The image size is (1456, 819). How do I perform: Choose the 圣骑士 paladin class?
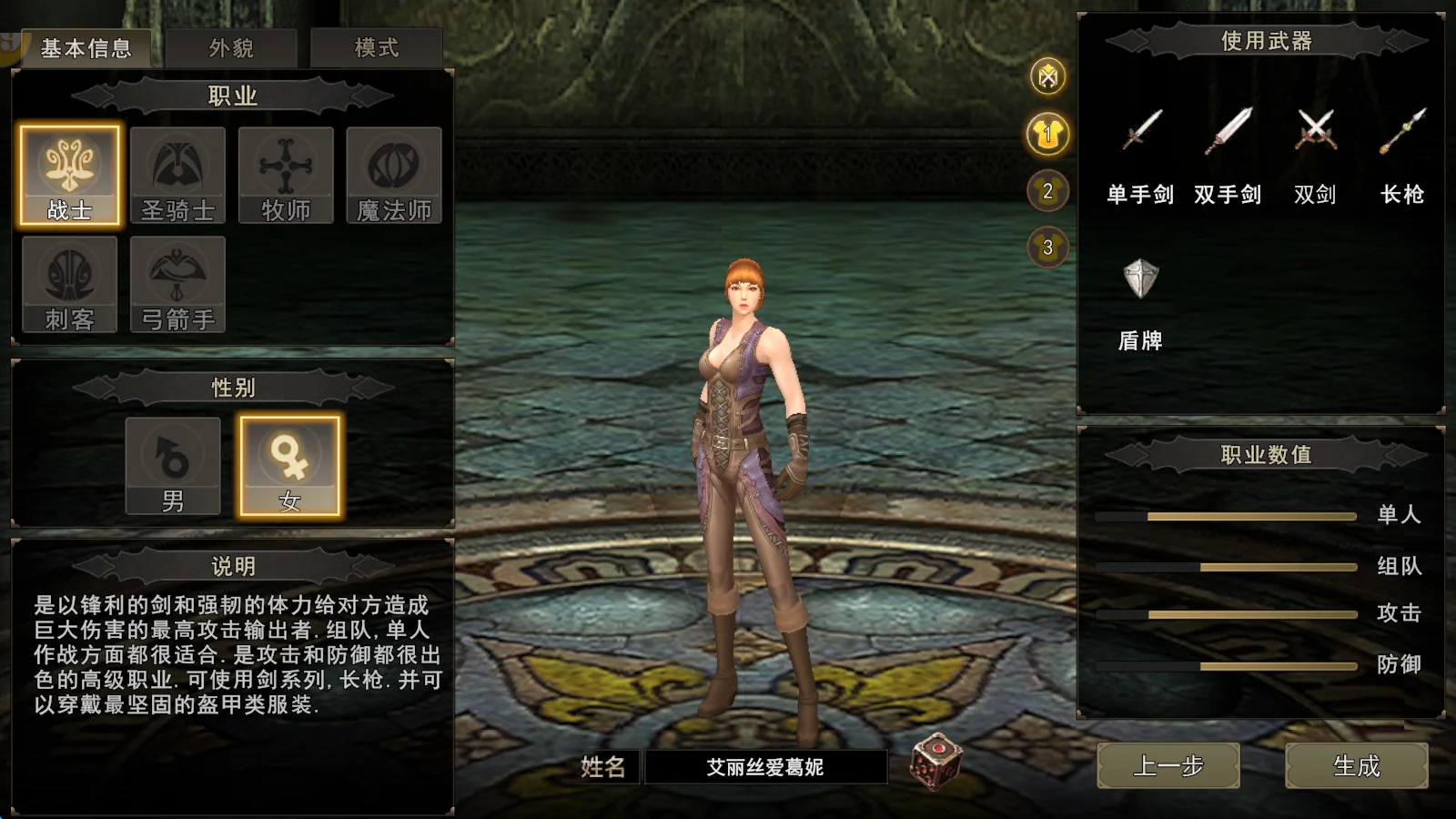[x=177, y=176]
